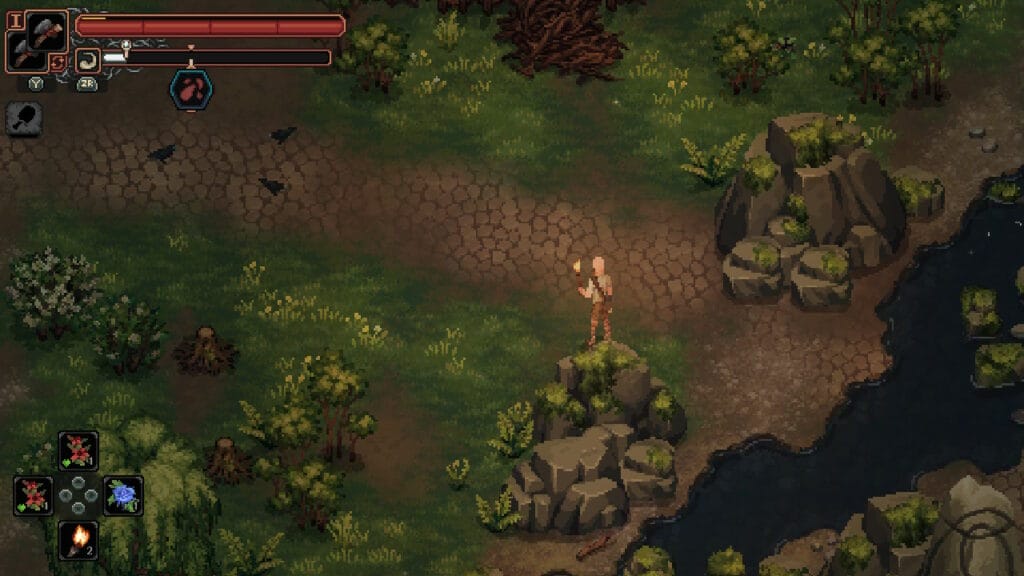Click the red hexagon status effect icon

[x=190, y=89]
